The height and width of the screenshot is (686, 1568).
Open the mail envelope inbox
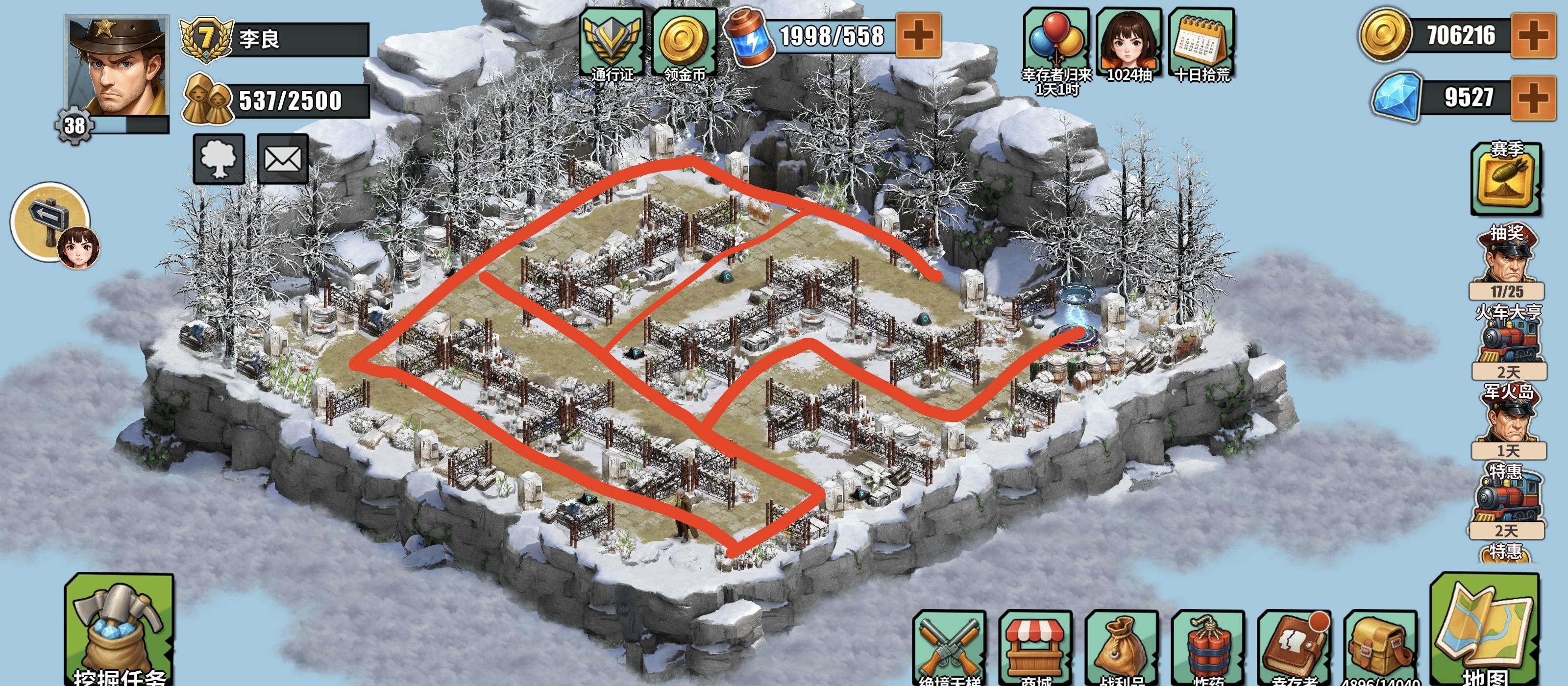coord(283,159)
